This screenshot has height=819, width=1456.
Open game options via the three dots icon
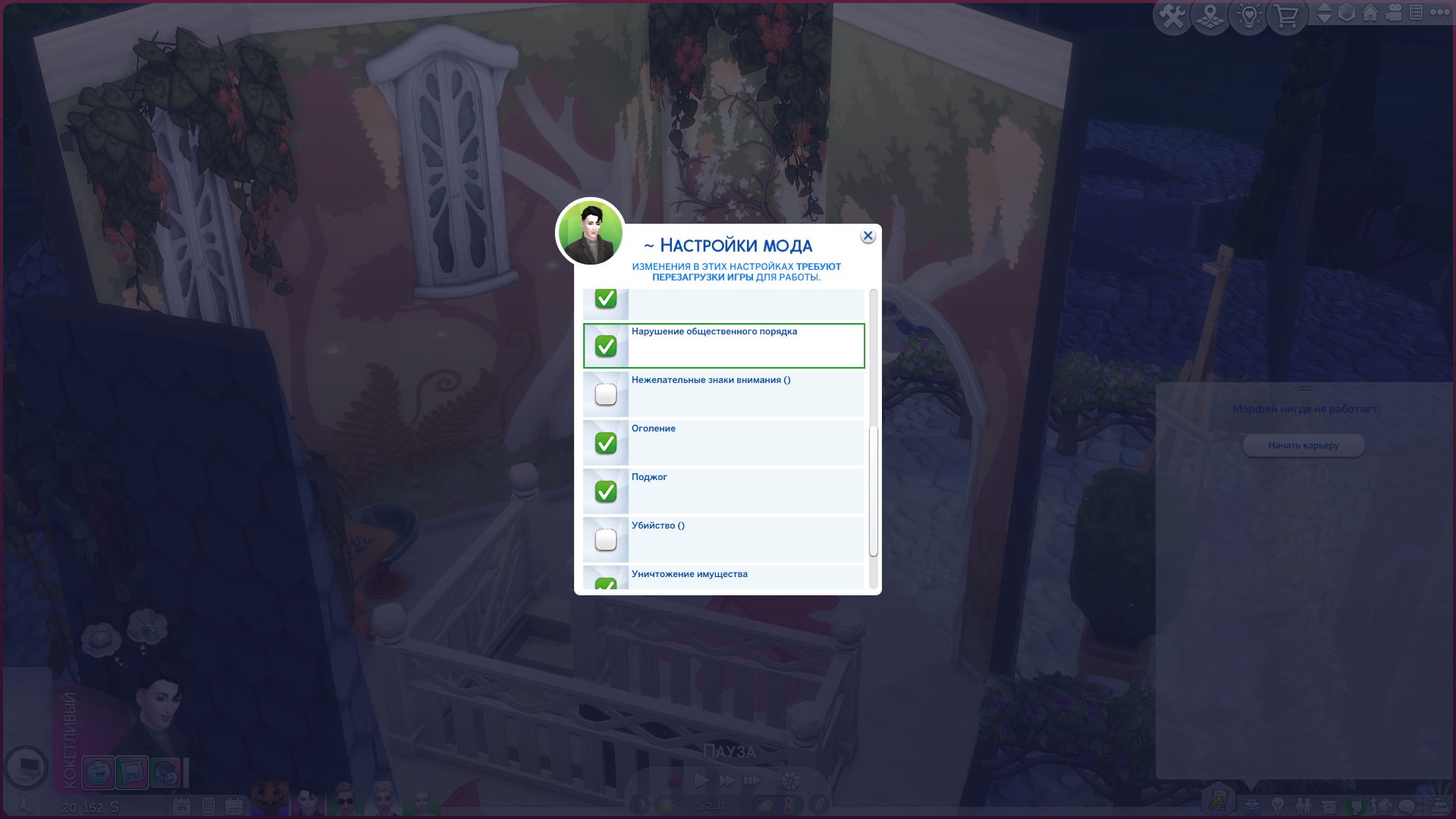tap(1440, 13)
